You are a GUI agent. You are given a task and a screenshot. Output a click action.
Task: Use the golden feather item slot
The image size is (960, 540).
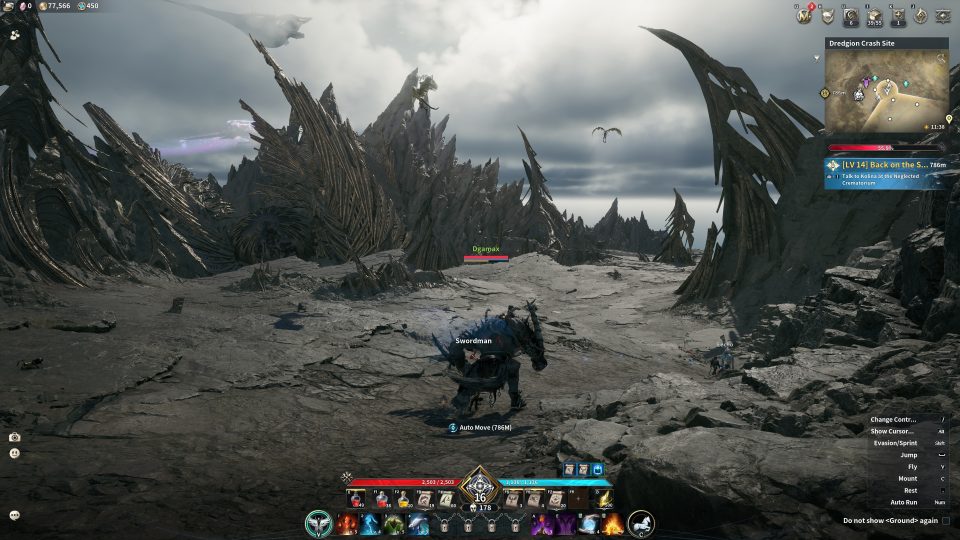[x=605, y=498]
